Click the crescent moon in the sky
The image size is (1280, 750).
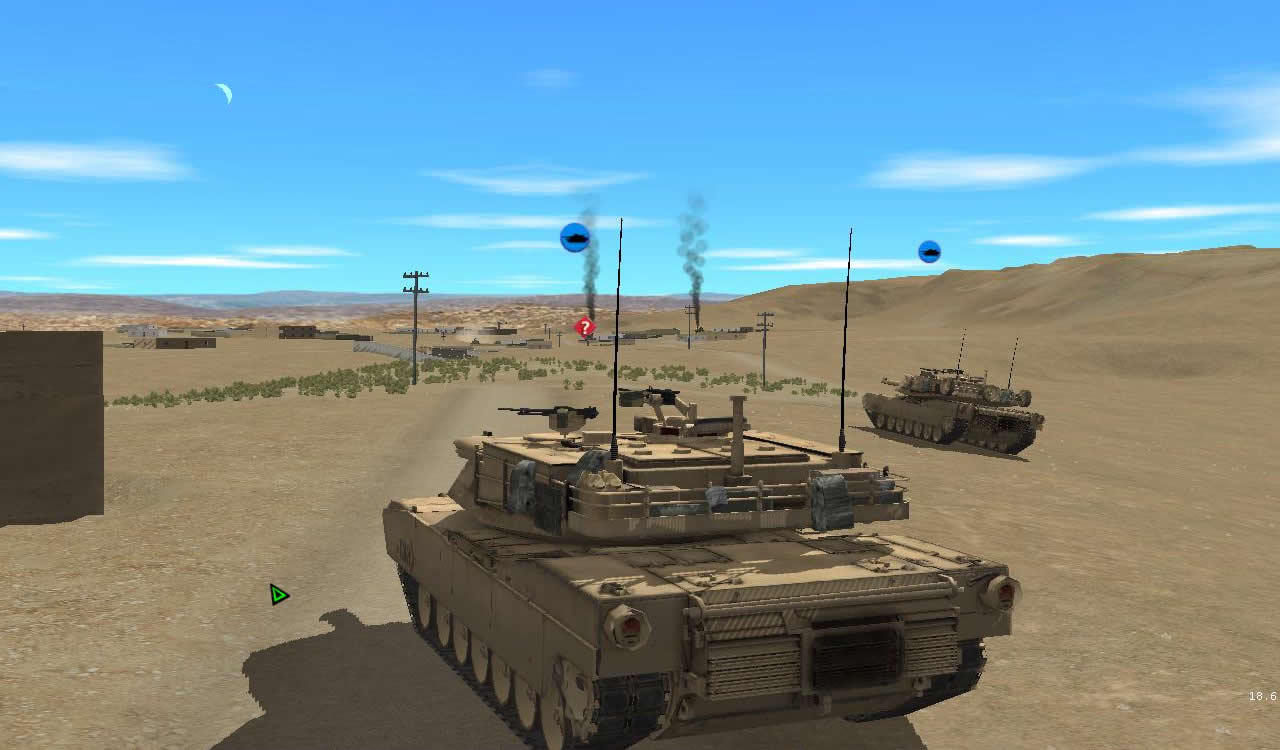pyautogui.click(x=222, y=93)
